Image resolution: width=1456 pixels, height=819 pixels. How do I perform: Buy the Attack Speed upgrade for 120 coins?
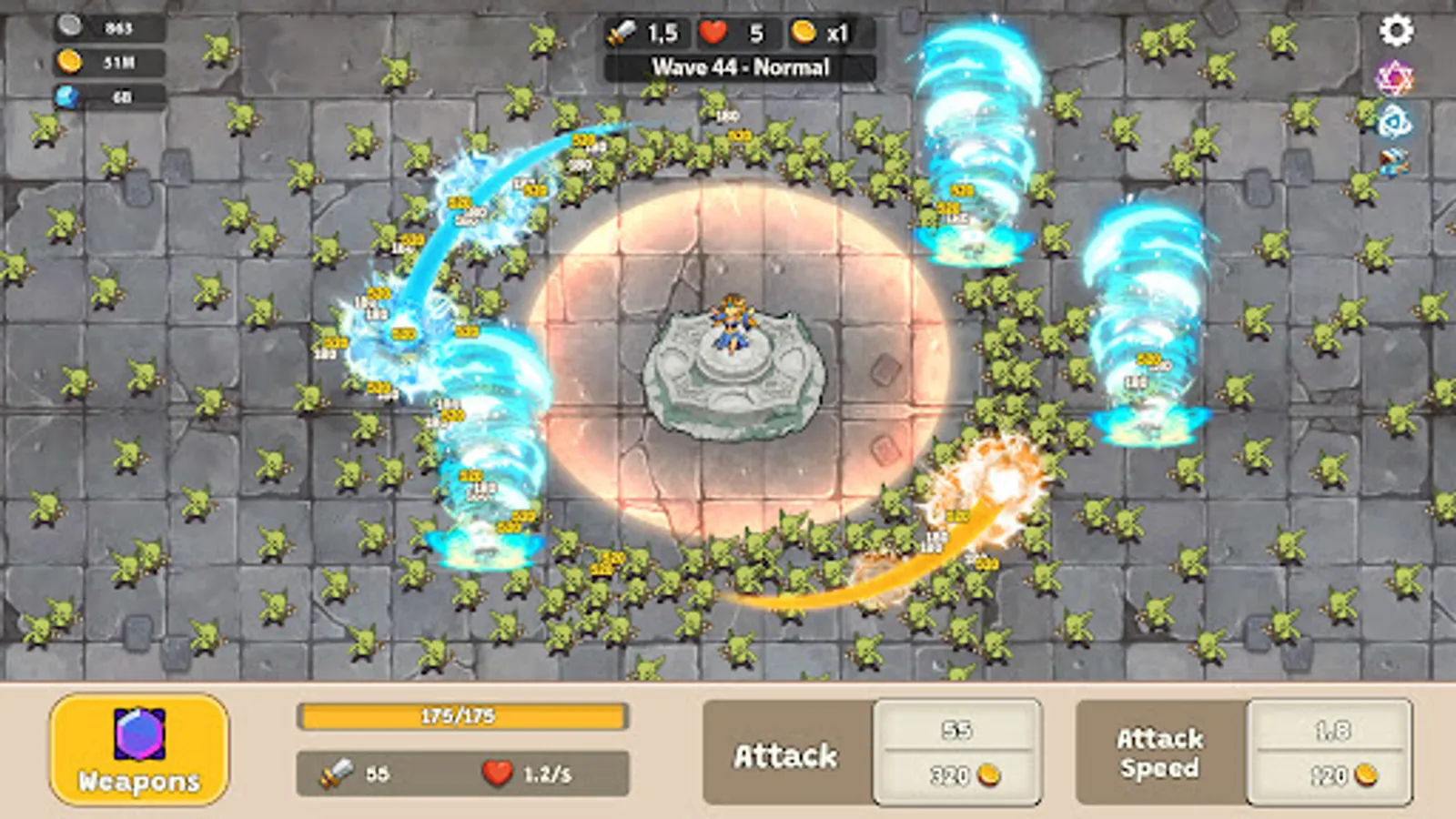(x=1327, y=755)
